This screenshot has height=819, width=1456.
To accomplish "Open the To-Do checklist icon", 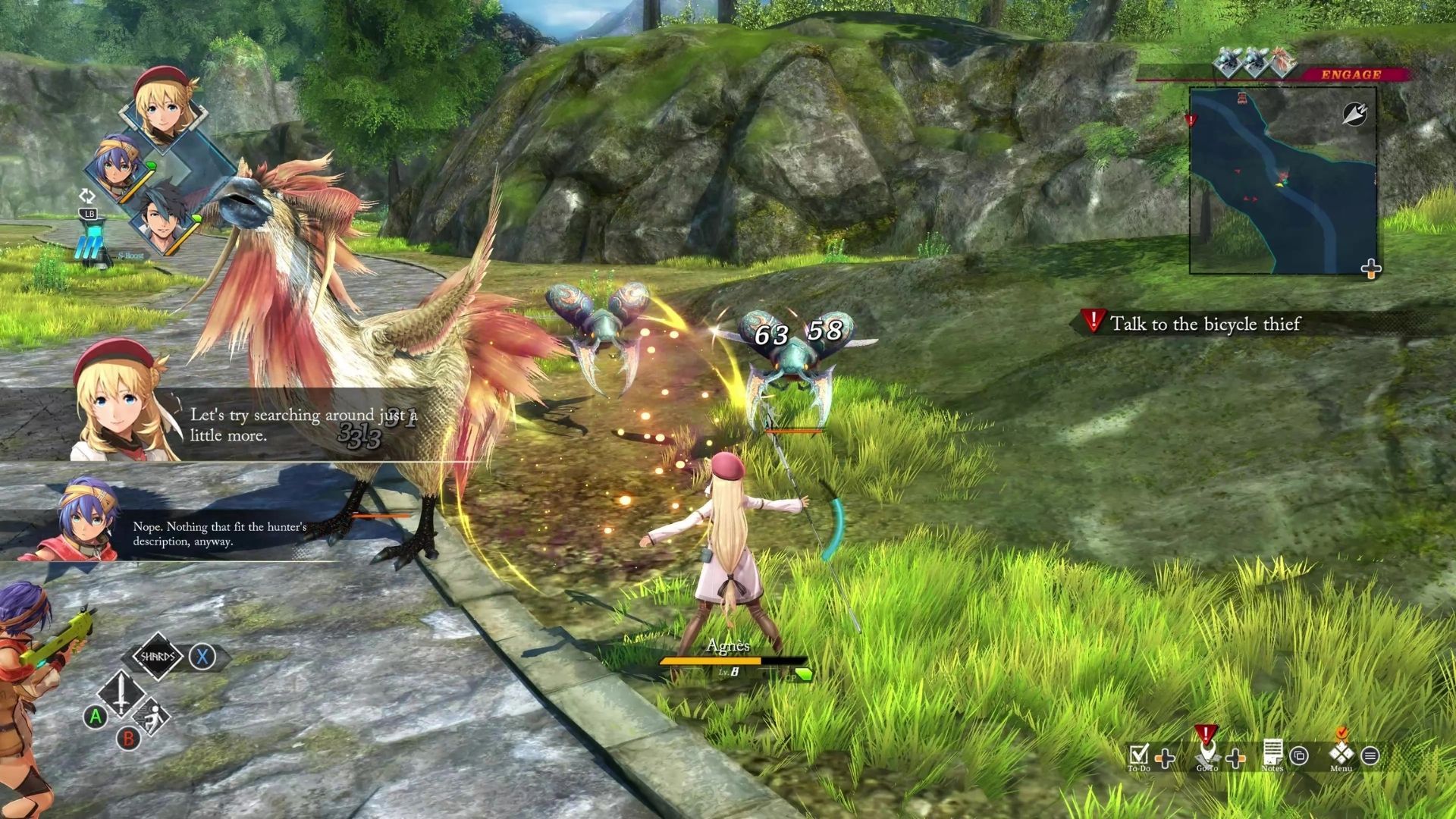I will [x=1138, y=755].
